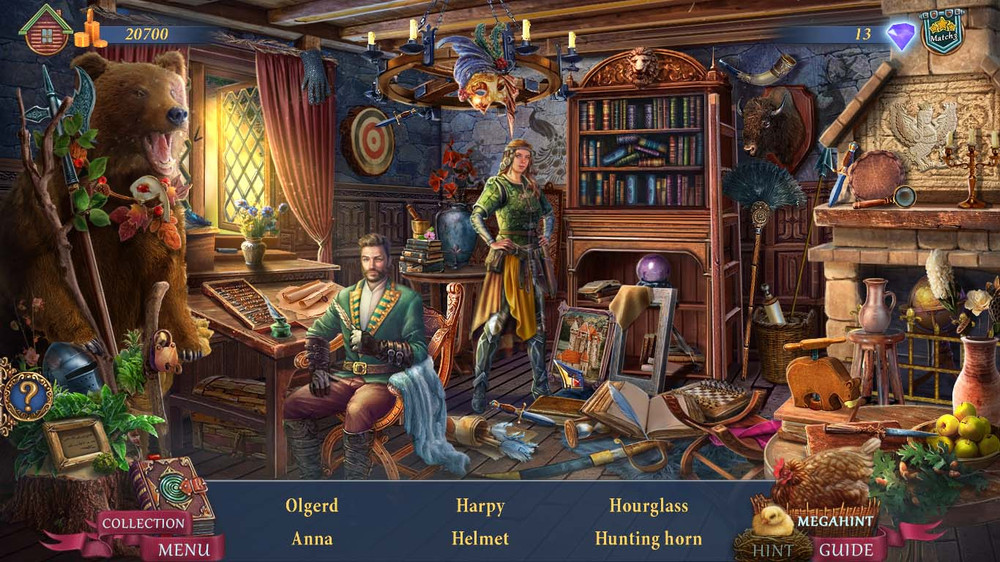The height and width of the screenshot is (562, 1000).
Task: Click the home cabin icon
Action: click(x=46, y=30)
